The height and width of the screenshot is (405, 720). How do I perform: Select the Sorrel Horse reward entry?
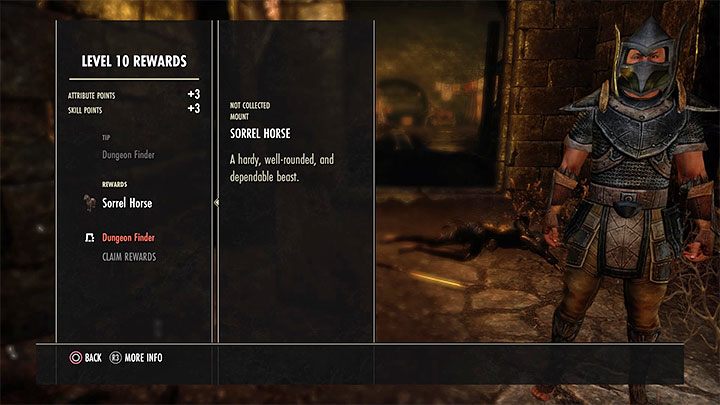[x=127, y=203]
